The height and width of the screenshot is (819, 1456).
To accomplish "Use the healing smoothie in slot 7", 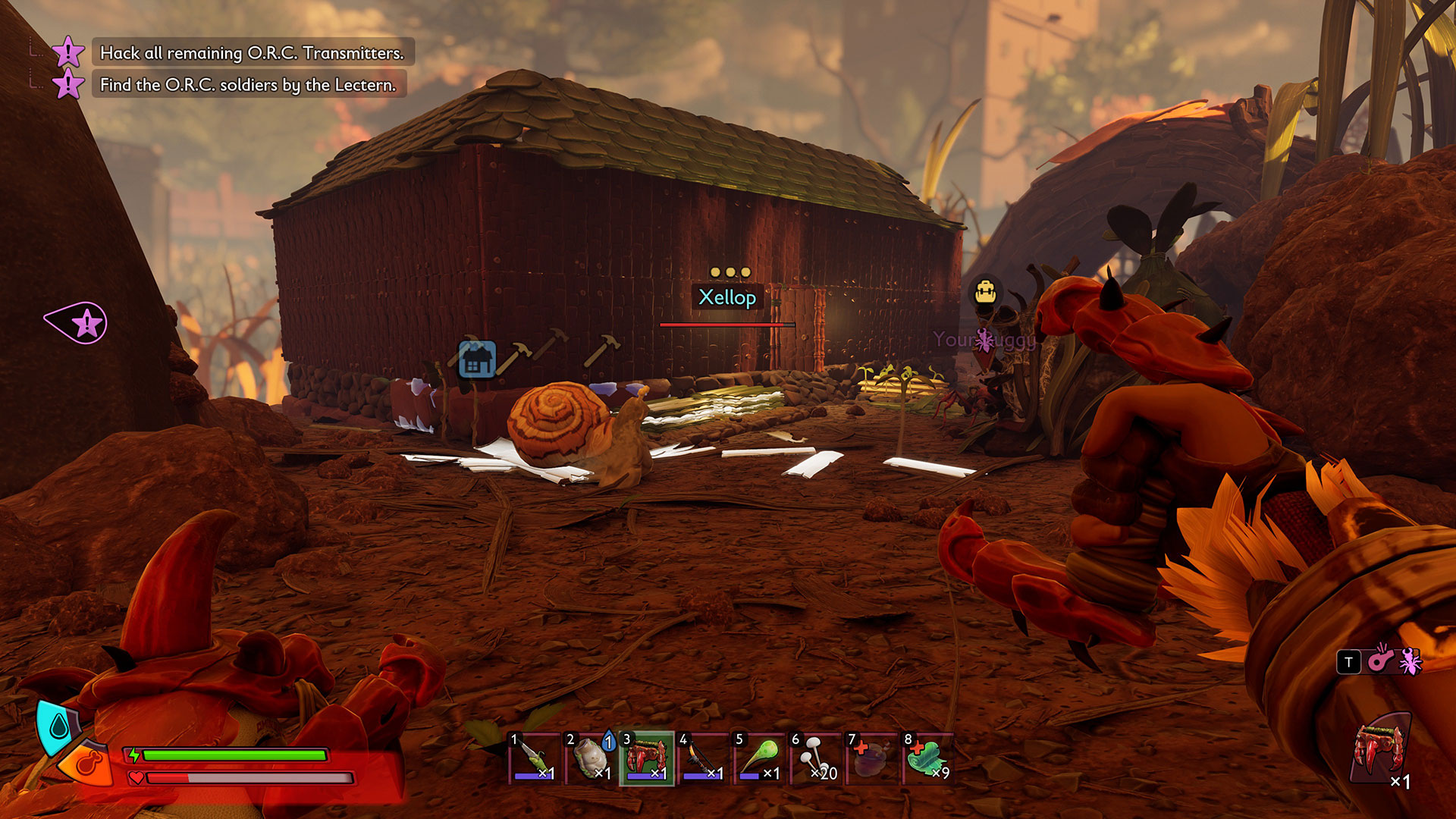I will [x=871, y=759].
